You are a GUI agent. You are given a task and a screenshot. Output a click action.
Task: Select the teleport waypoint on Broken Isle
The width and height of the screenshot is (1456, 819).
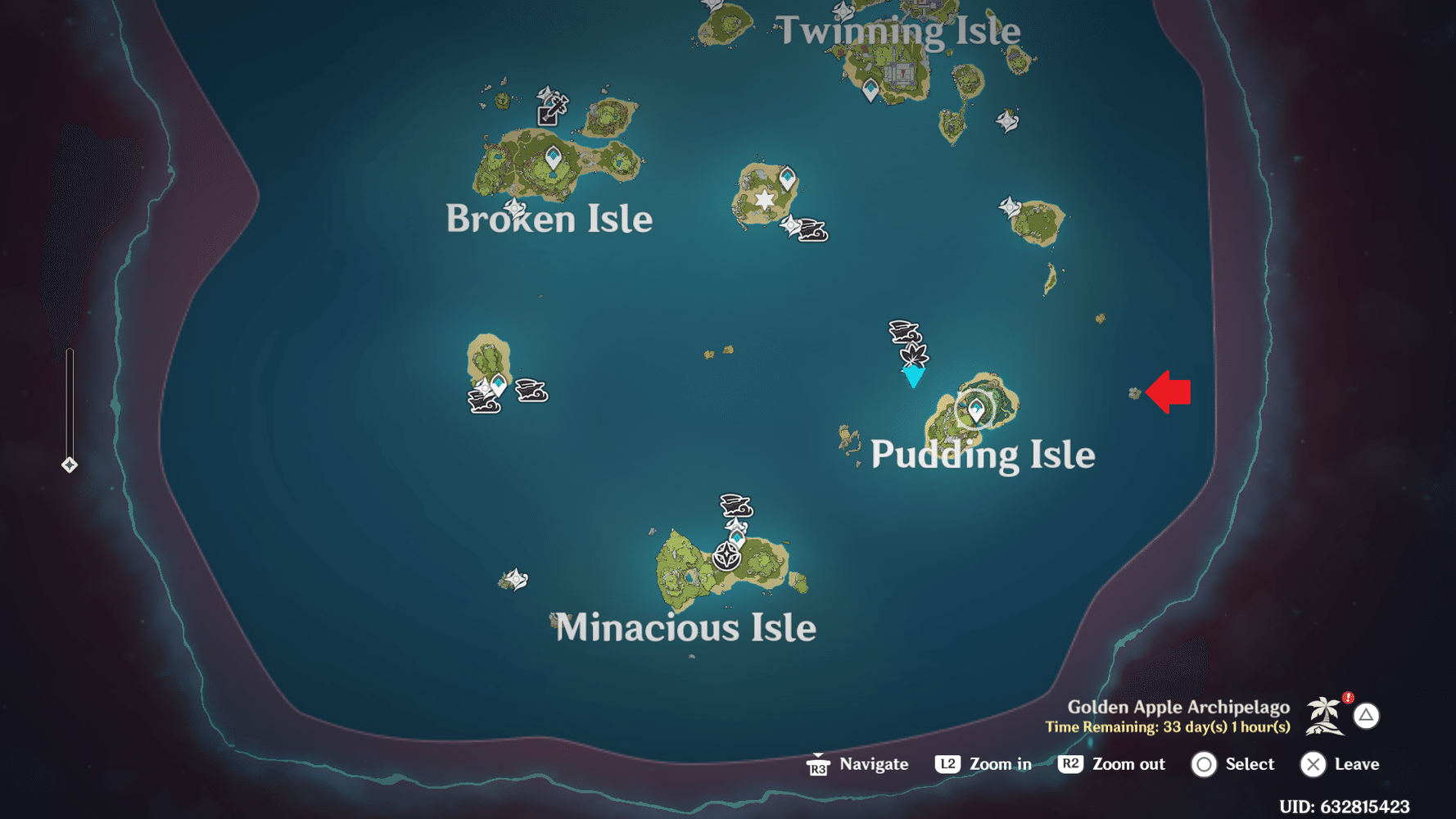[x=553, y=154]
